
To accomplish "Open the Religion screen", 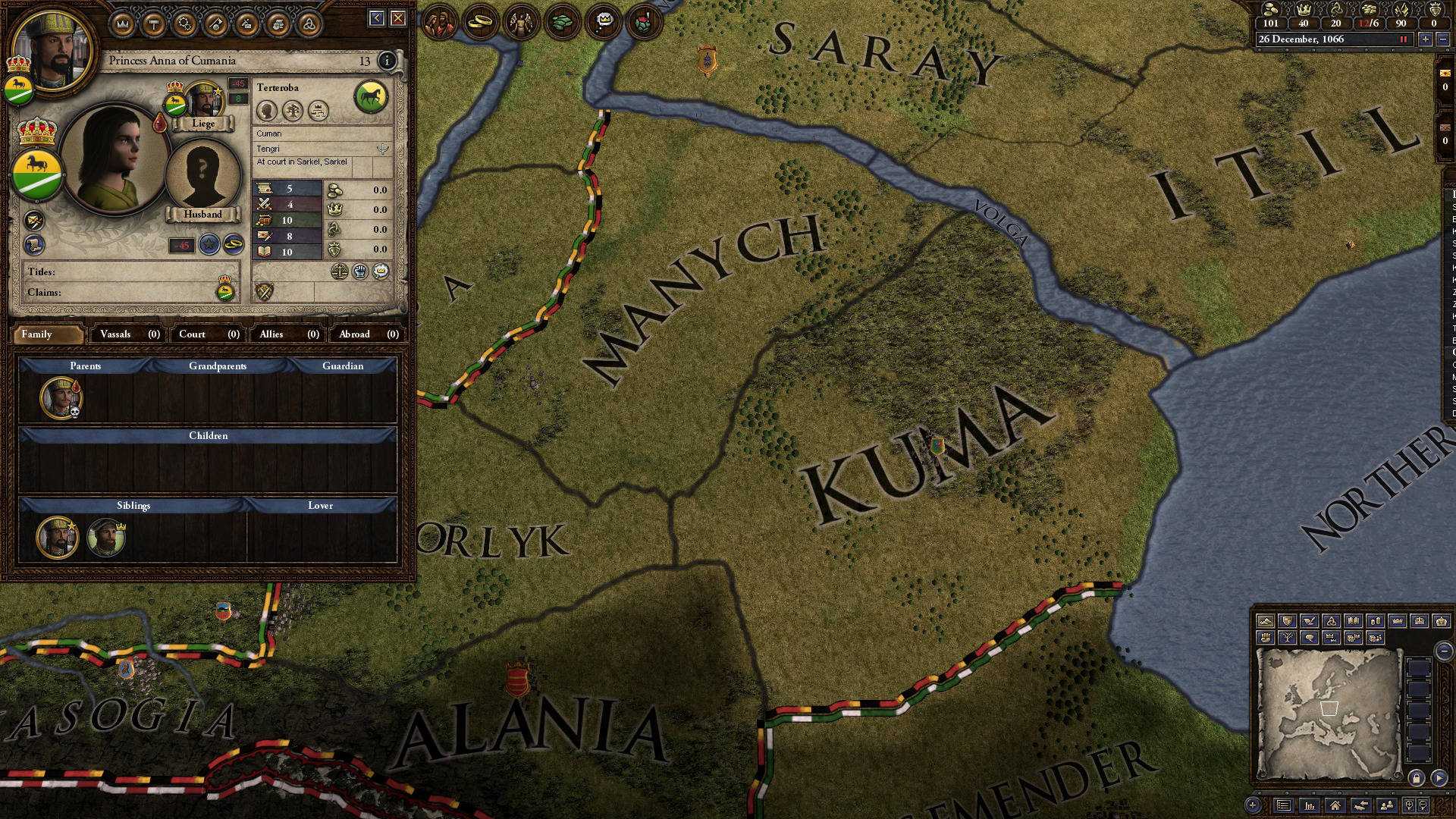I will click(x=309, y=21).
